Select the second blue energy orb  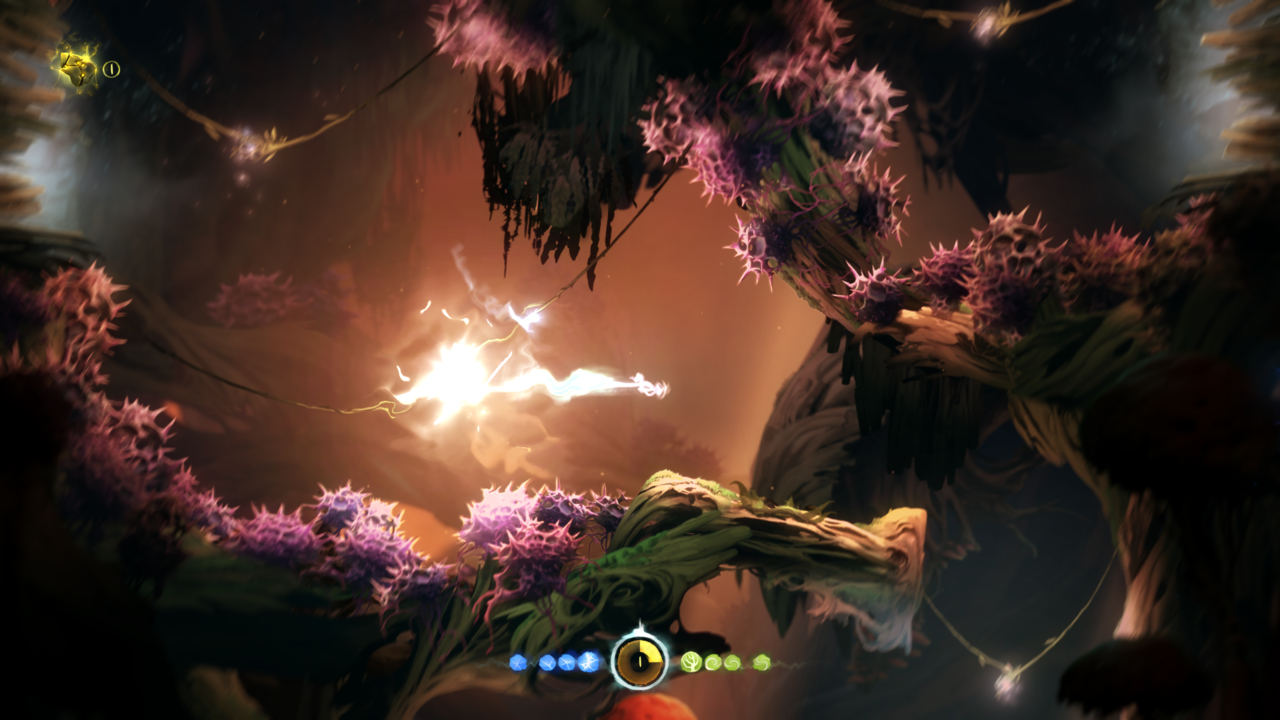coord(548,662)
